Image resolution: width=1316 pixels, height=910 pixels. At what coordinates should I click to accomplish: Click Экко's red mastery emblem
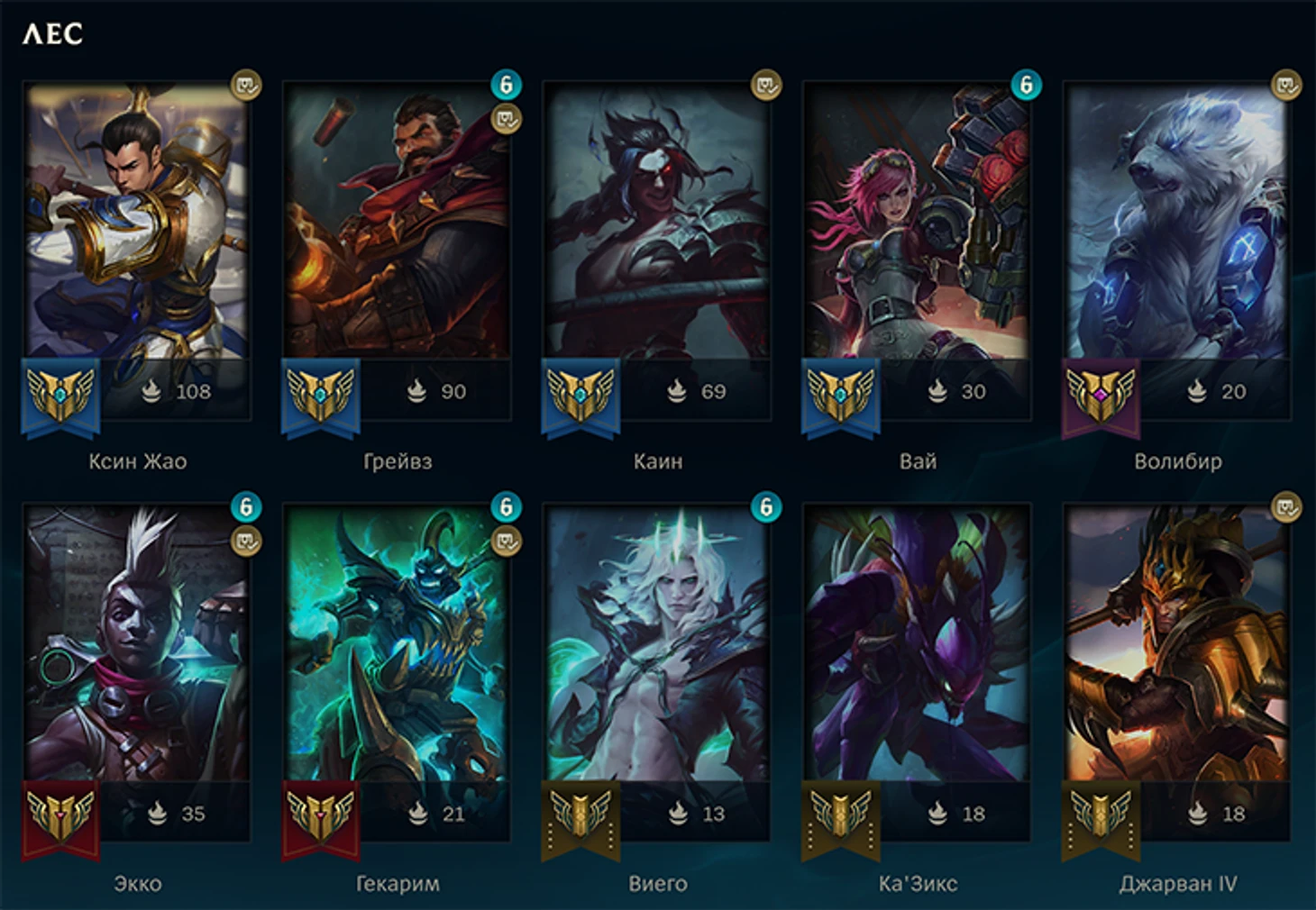tap(60, 817)
